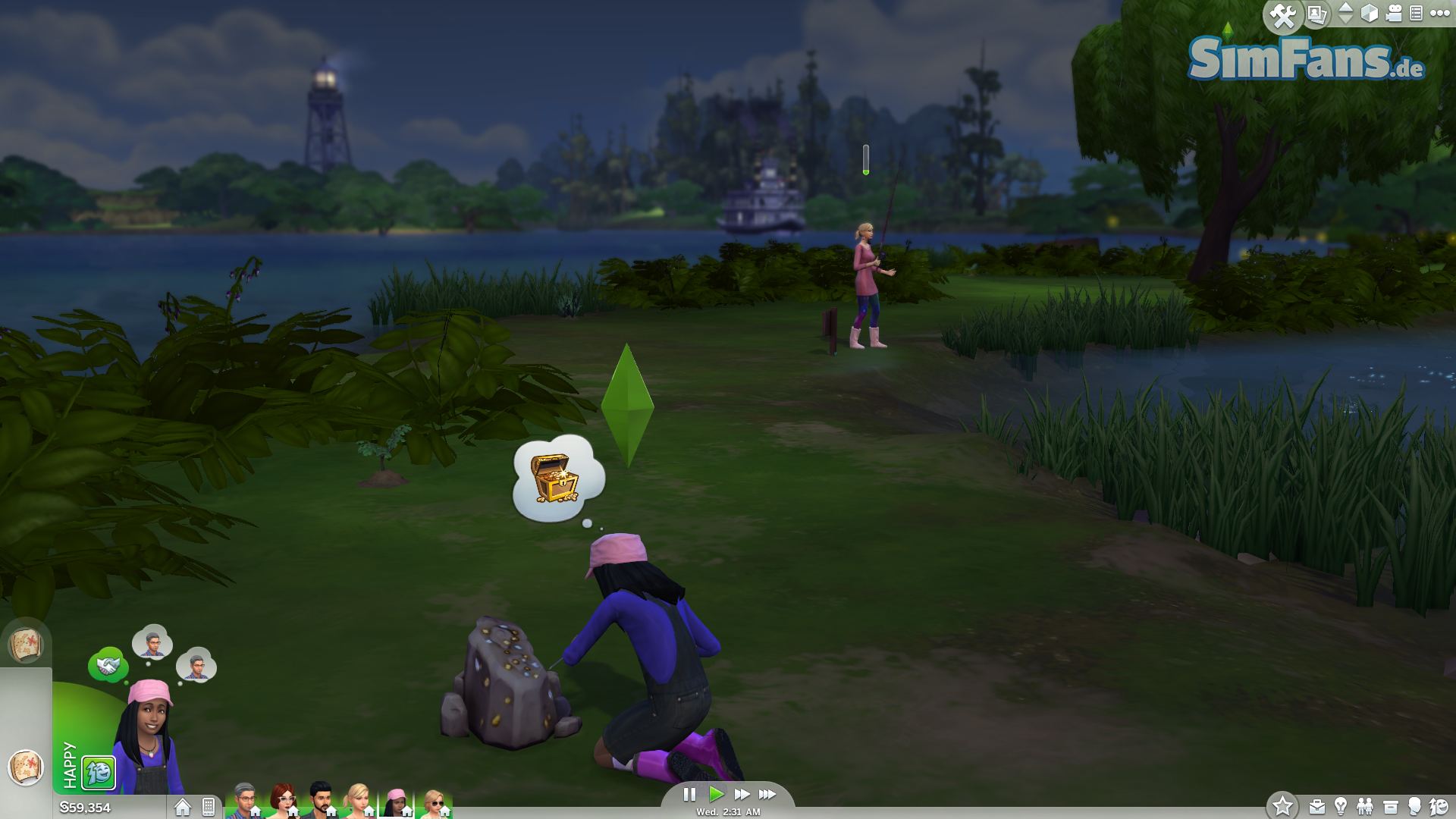The width and height of the screenshot is (1456, 819).
Task: Open camera controls with the video camera icon
Action: coord(1394,14)
